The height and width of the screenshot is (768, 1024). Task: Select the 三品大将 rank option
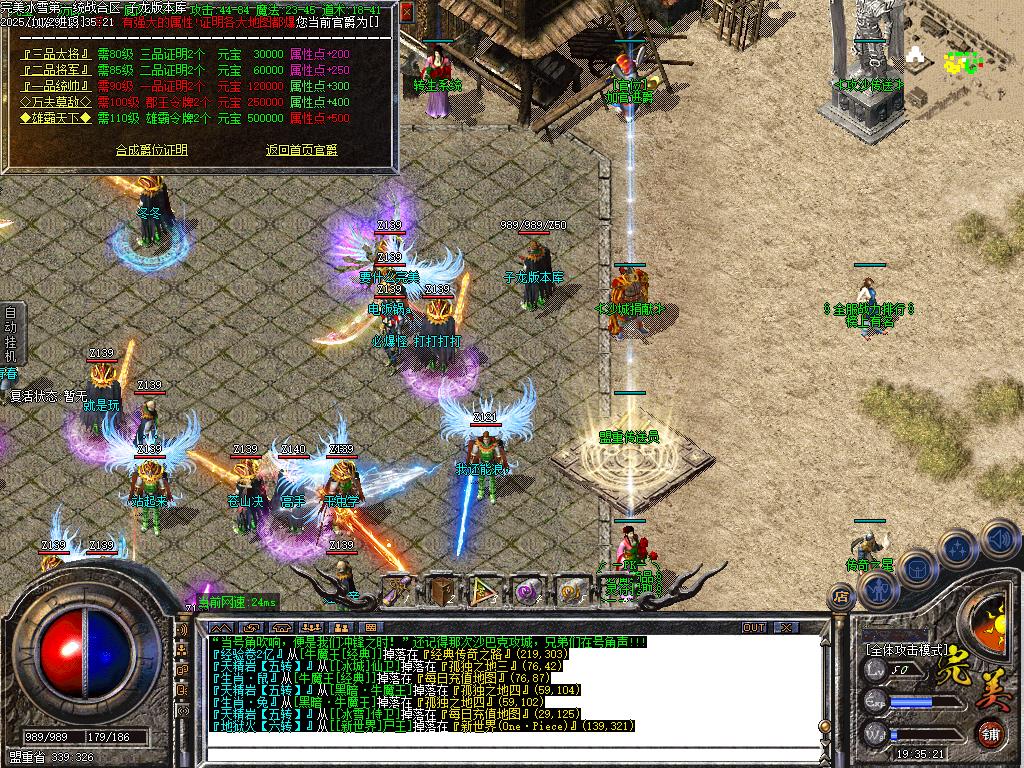click(x=57, y=54)
